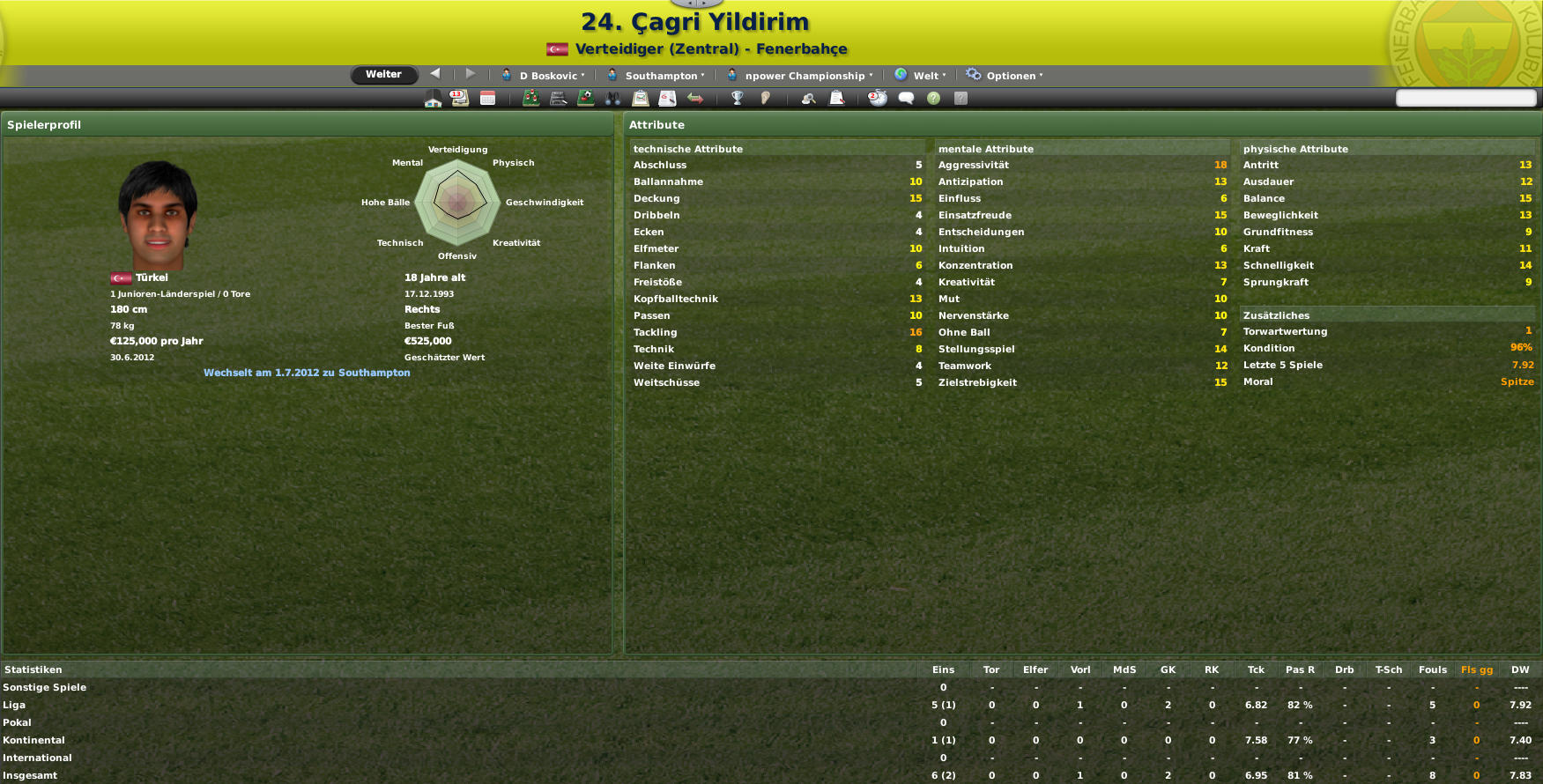Viewport: 1543px width, 784px height.
Task: Open the inbox with 13 messages
Action: tap(459, 99)
